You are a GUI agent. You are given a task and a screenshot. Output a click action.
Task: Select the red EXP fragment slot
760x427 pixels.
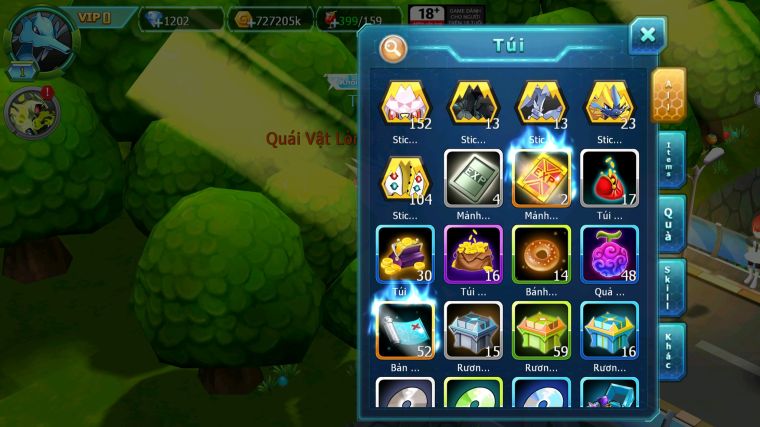click(x=541, y=179)
